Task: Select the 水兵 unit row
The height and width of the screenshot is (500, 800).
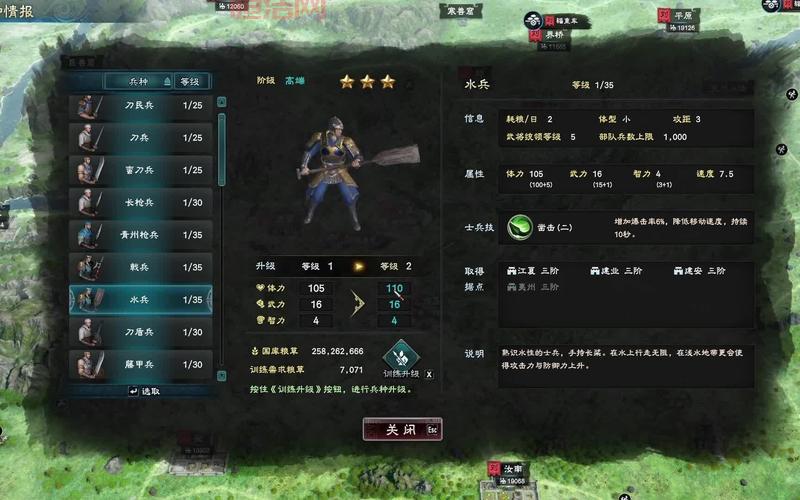Action: pyautogui.click(x=140, y=299)
